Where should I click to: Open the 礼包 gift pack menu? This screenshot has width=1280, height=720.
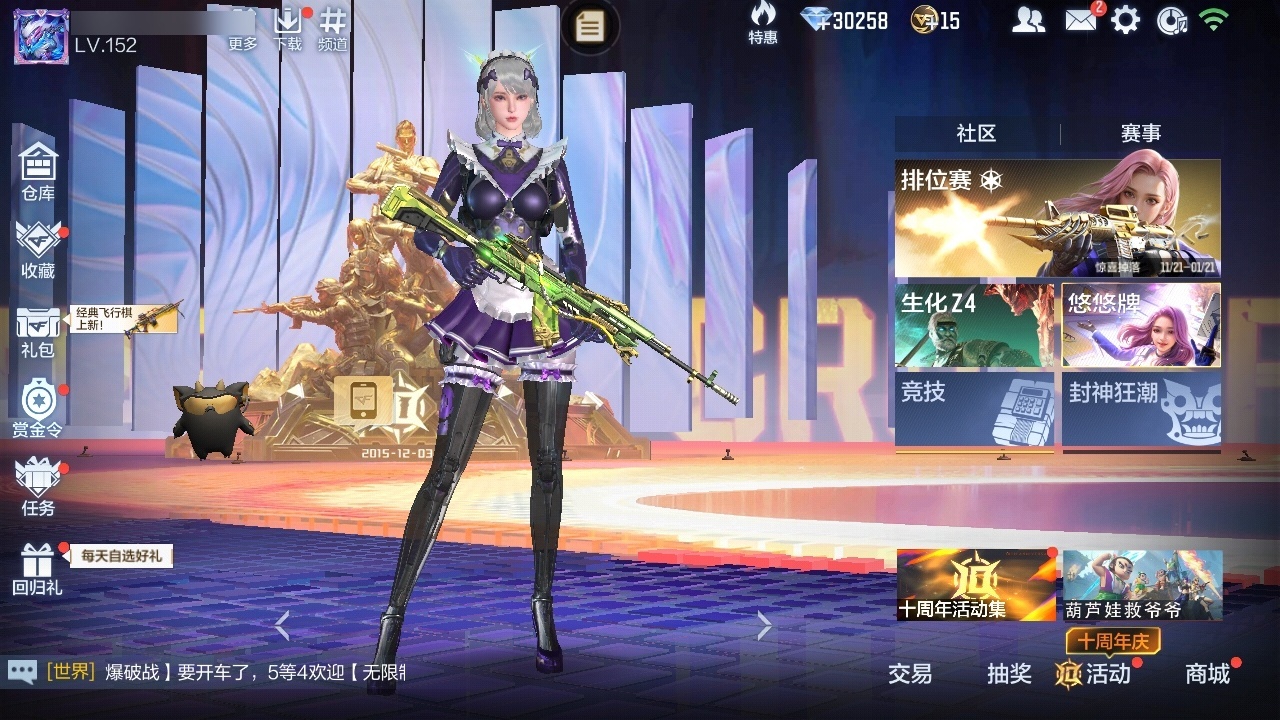point(38,330)
